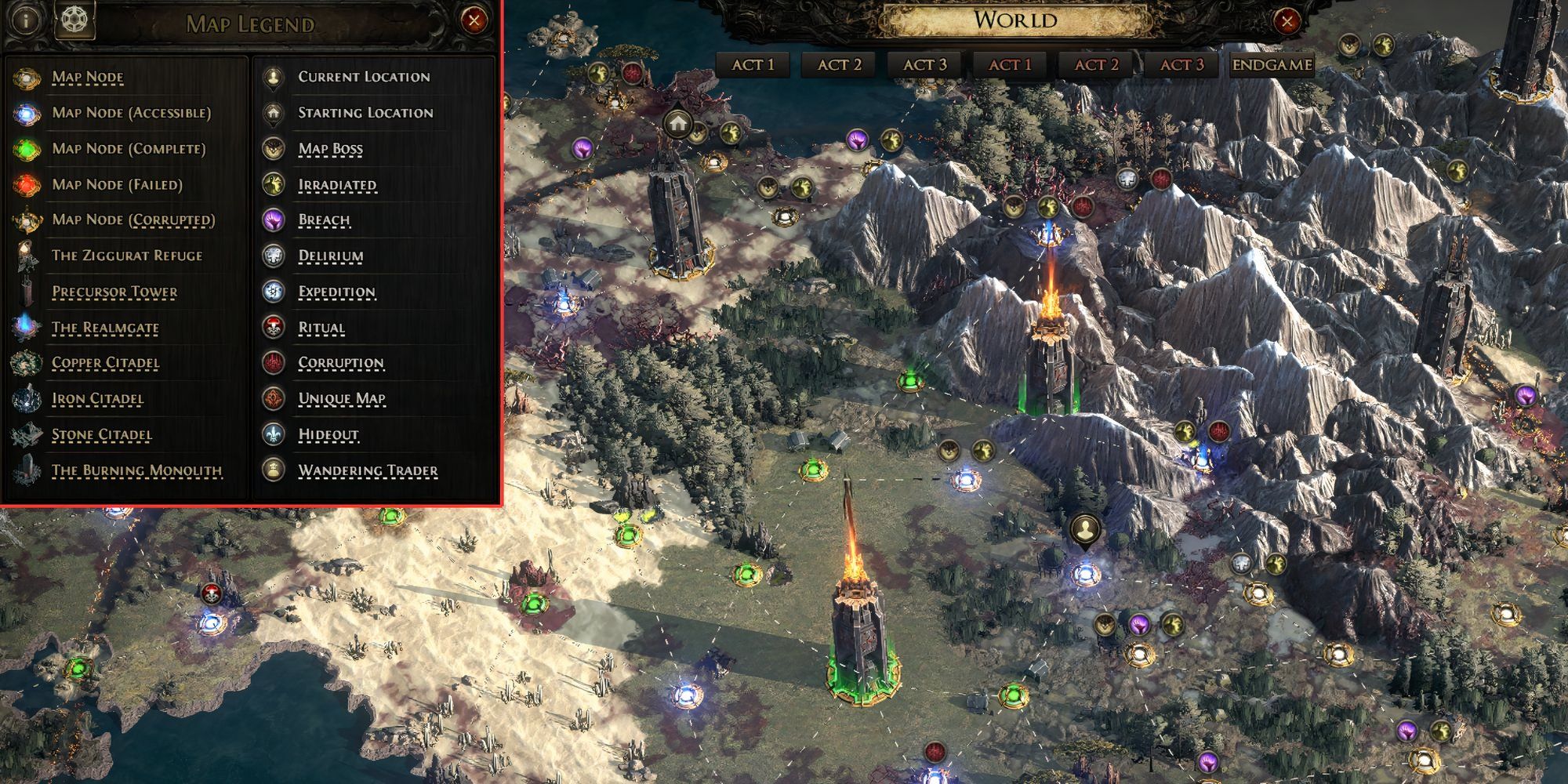Image resolution: width=1568 pixels, height=784 pixels.
Task: Click the Current Location marker on the map
Action: (1084, 528)
